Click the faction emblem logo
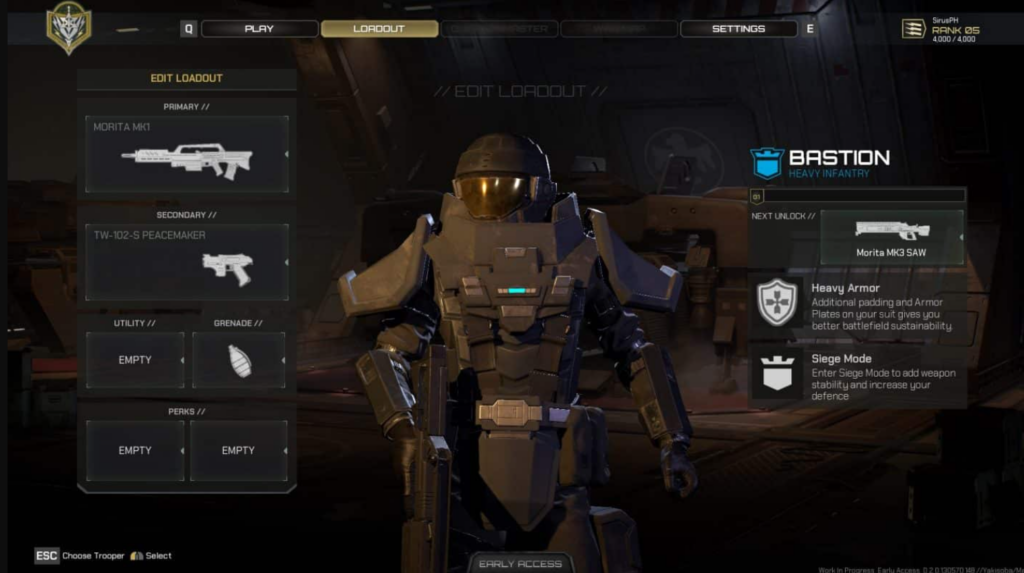The height and width of the screenshot is (573, 1024). click(x=68, y=28)
